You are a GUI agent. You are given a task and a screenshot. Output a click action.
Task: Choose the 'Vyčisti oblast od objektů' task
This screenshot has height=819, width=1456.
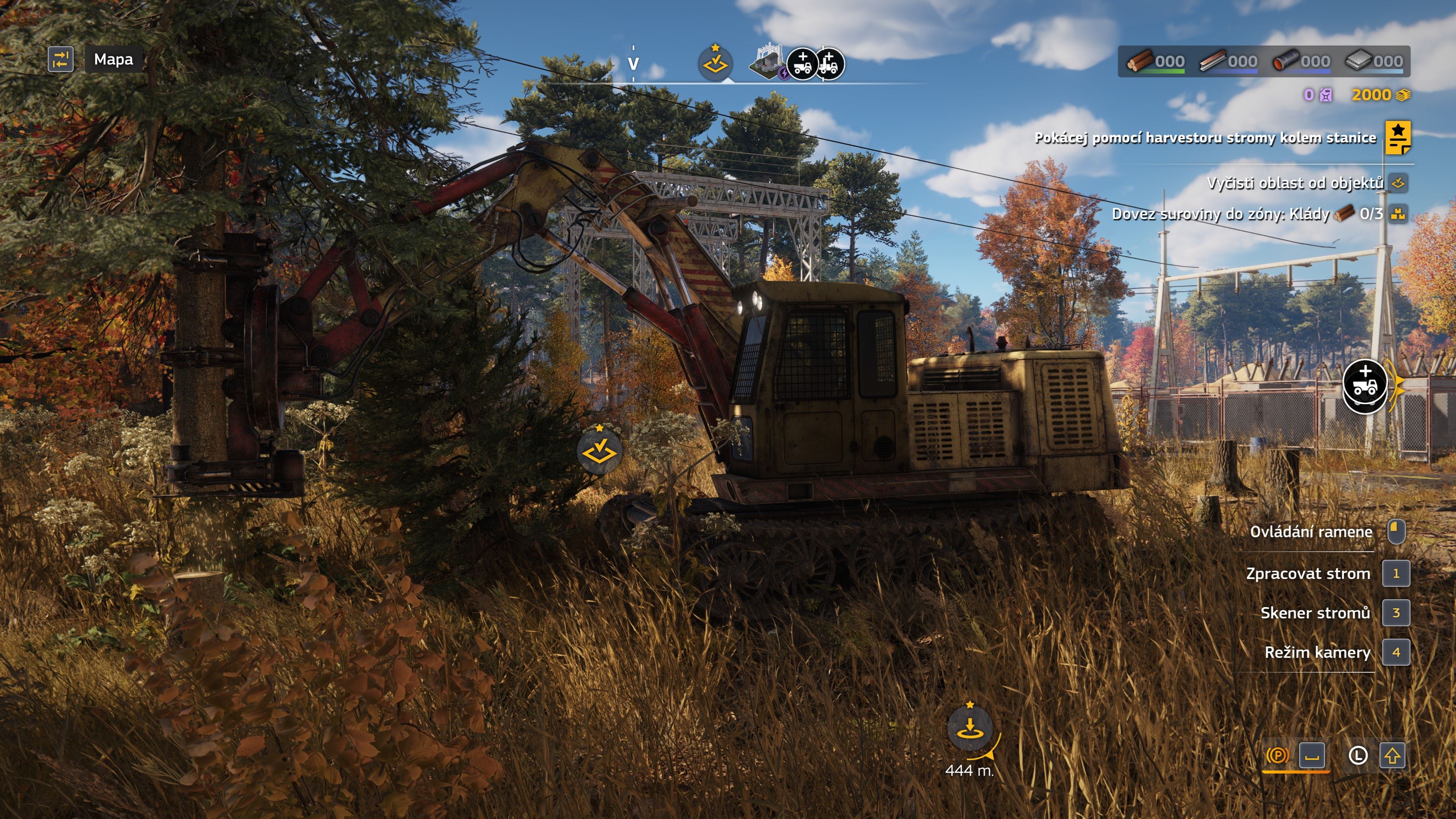coord(1294,183)
